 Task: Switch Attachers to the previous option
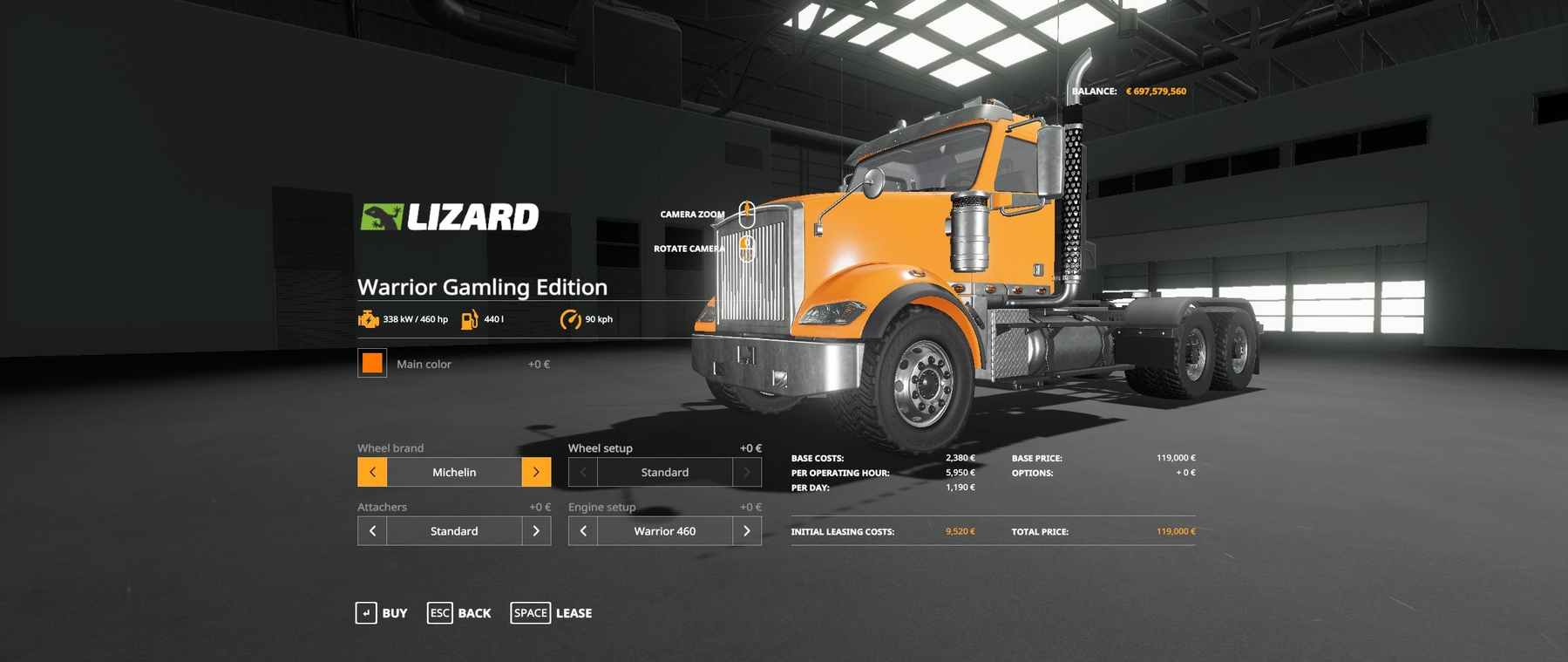coord(372,531)
